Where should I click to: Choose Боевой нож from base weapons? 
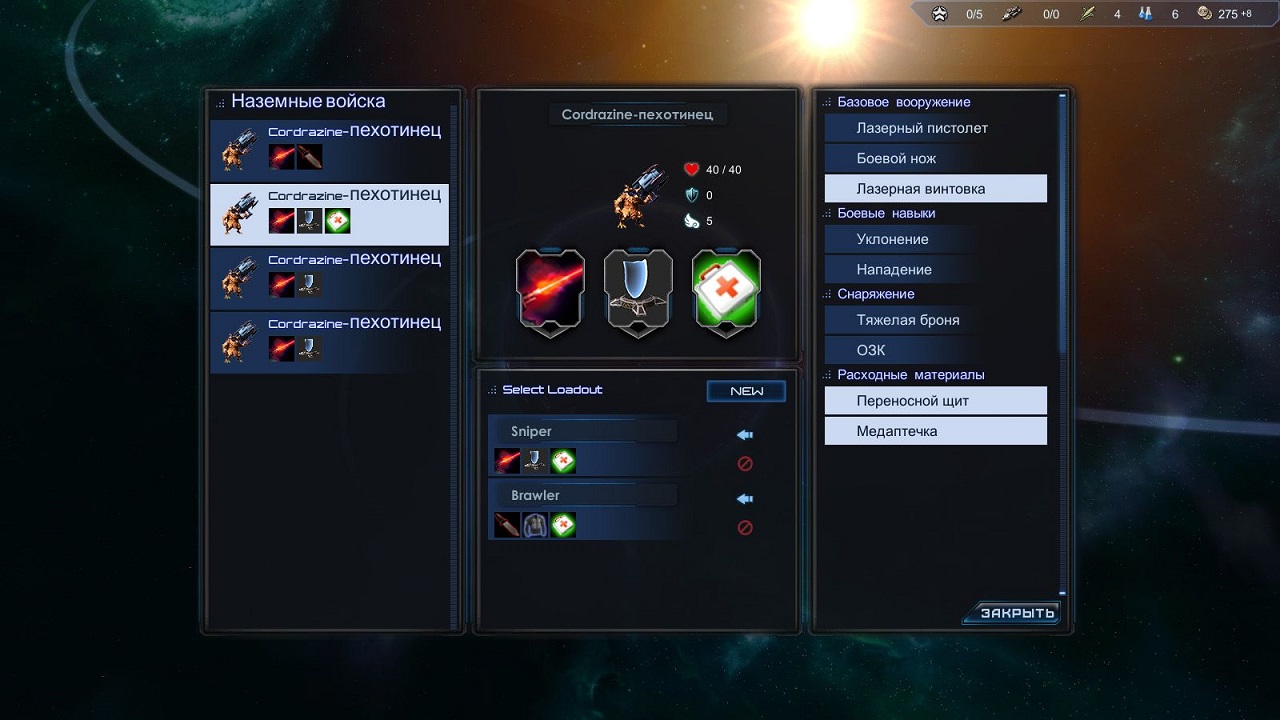935,158
